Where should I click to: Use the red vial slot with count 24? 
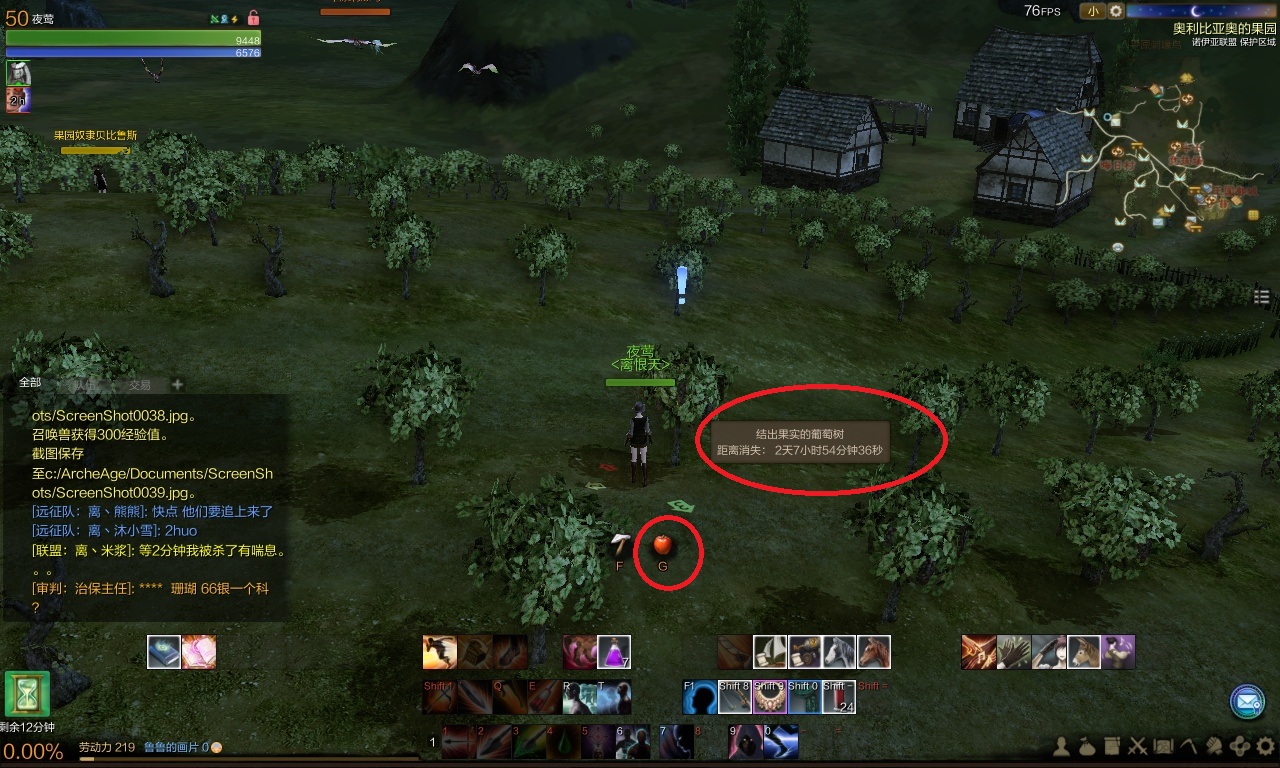[837, 697]
